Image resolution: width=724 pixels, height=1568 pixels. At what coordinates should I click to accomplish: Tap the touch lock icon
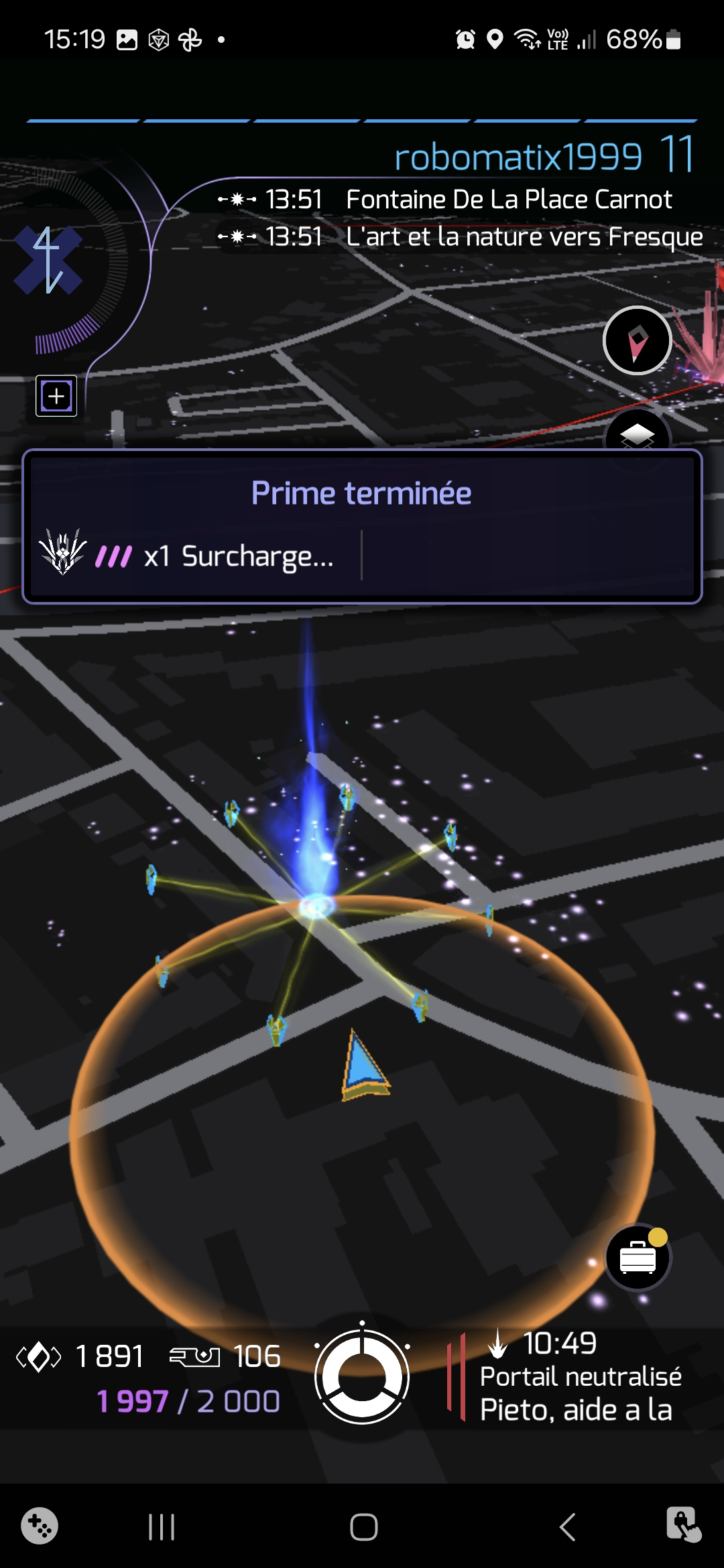[683, 1524]
